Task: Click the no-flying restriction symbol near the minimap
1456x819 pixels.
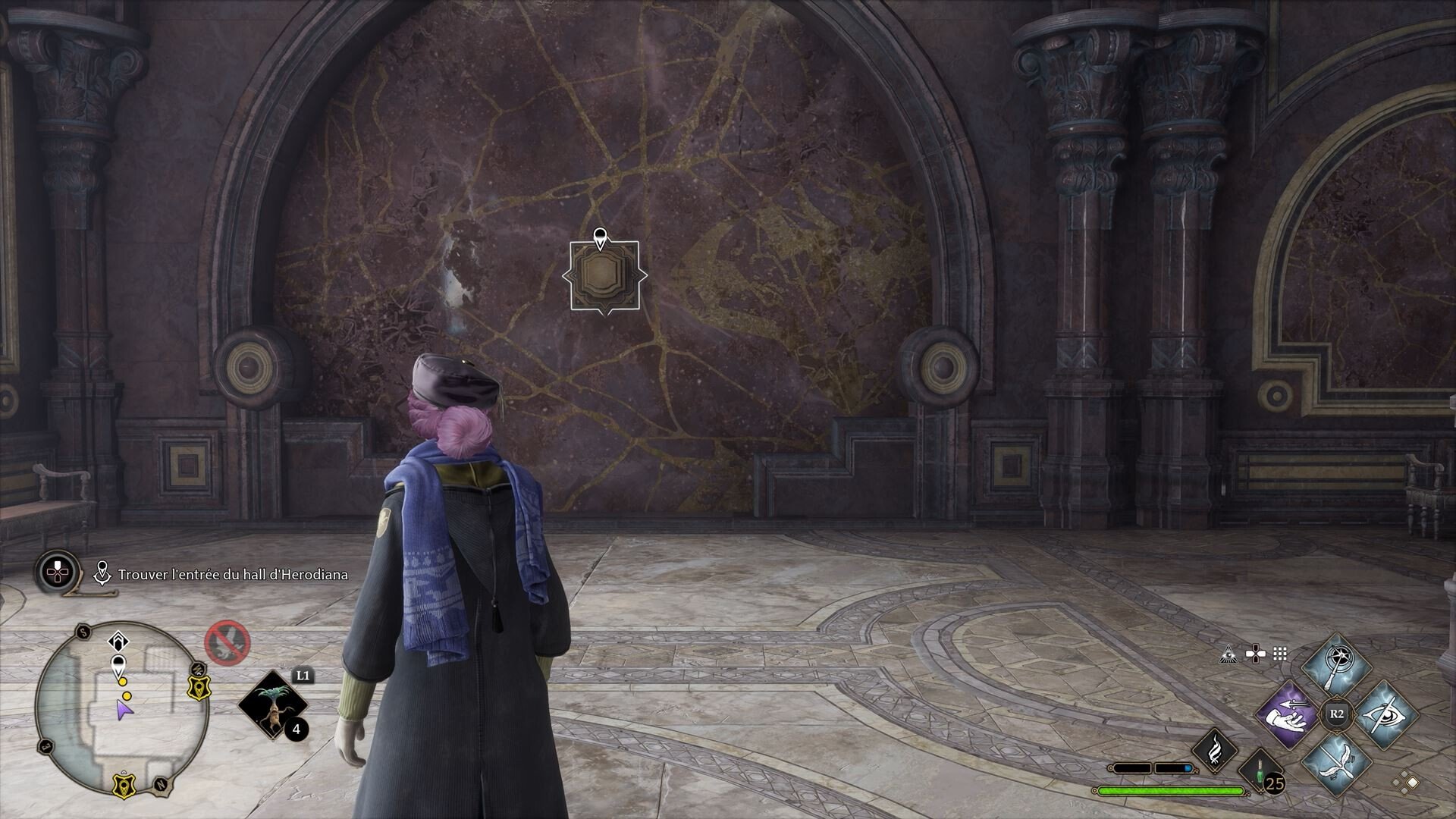Action: pos(226,643)
